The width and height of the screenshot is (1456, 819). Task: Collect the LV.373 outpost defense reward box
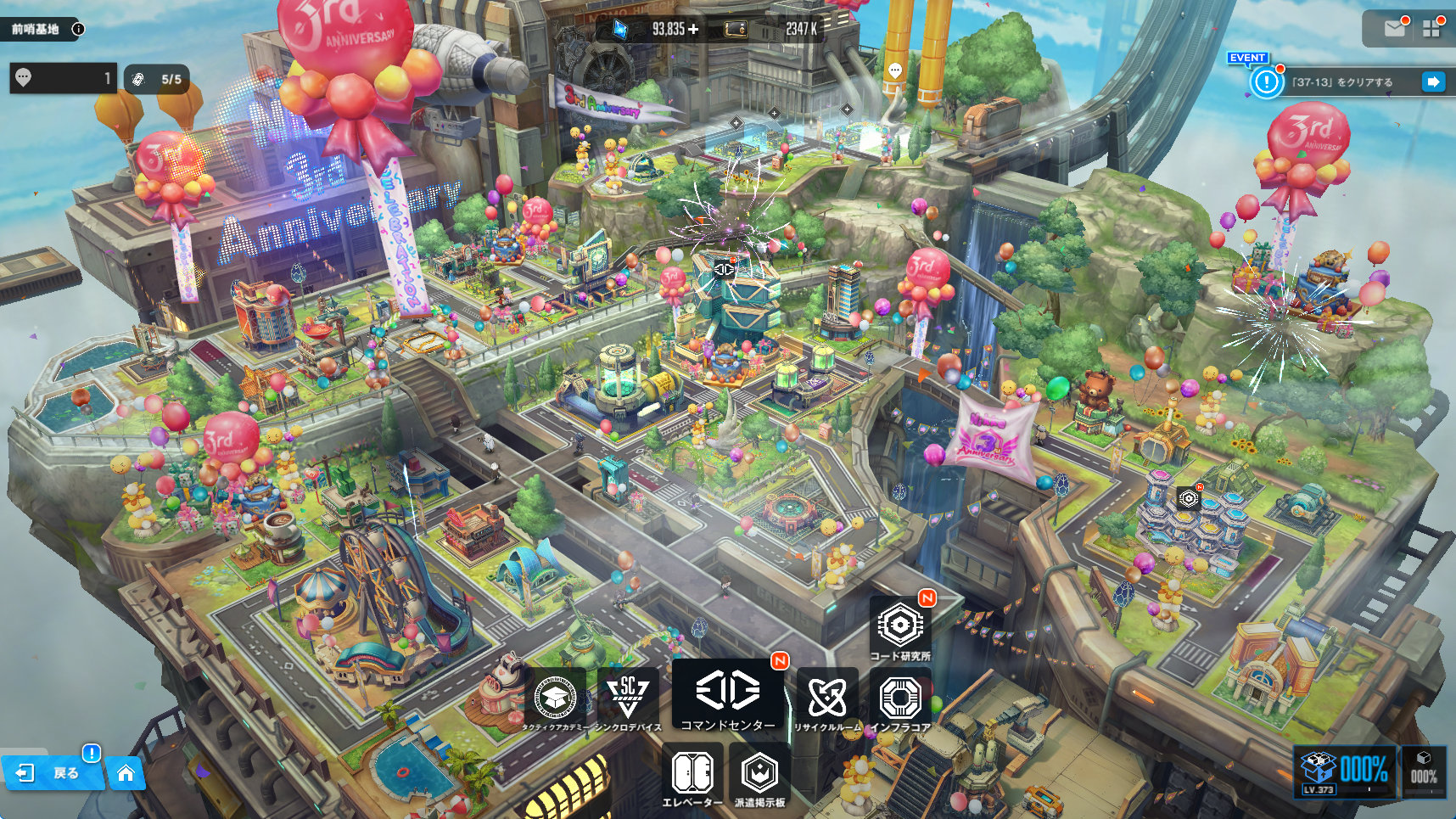click(1344, 771)
